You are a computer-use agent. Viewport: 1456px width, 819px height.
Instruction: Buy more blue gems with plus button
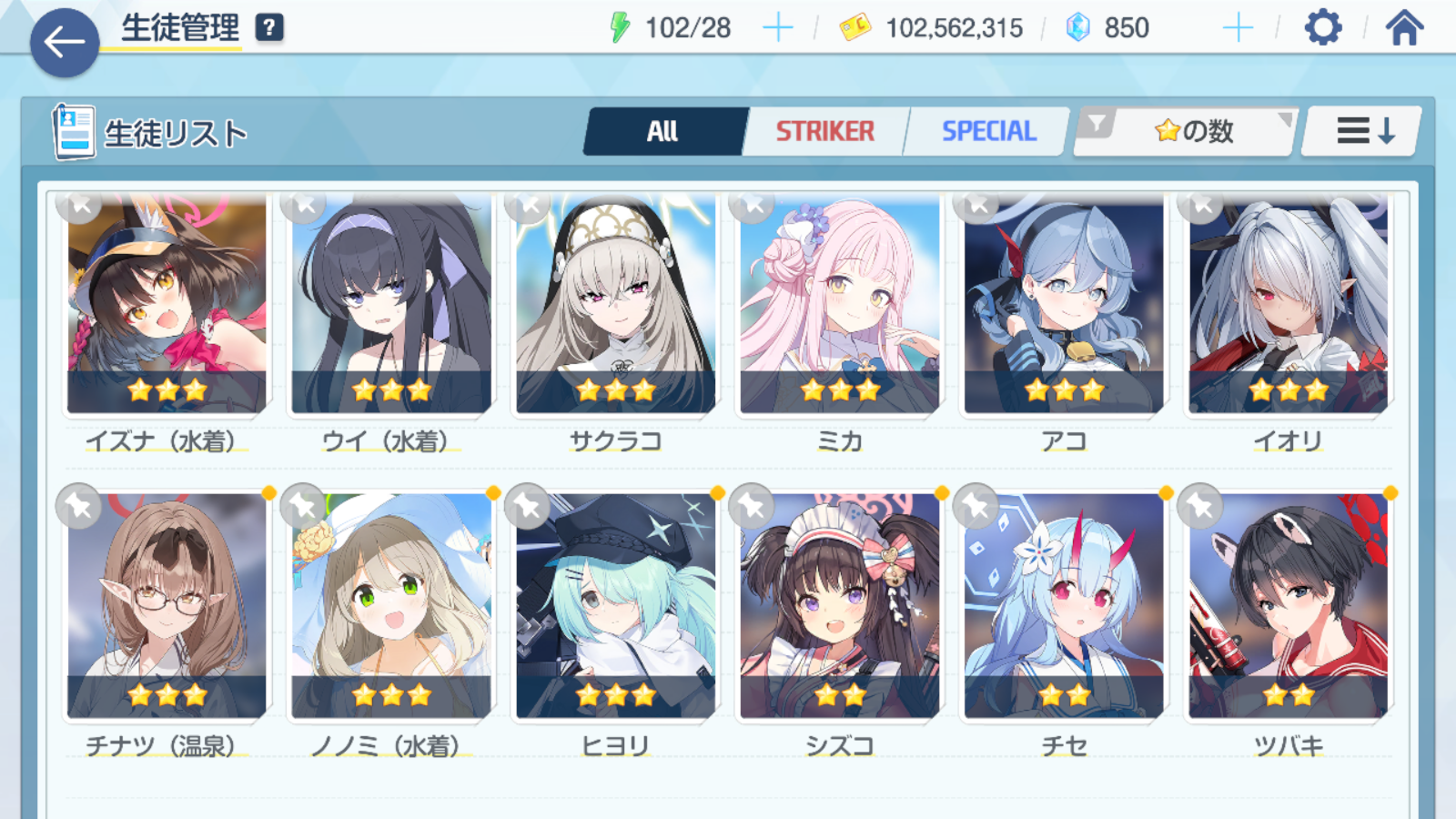tap(1238, 28)
